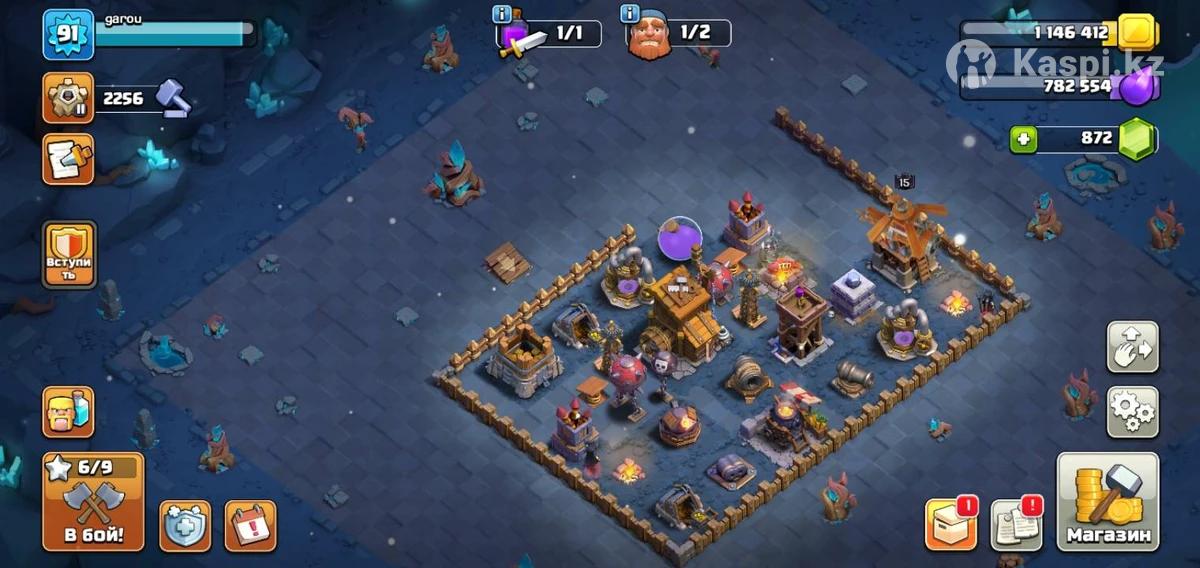Viewport: 1200px width, 568px height.
Task: Open the settings gears button
Action: click(x=1132, y=411)
